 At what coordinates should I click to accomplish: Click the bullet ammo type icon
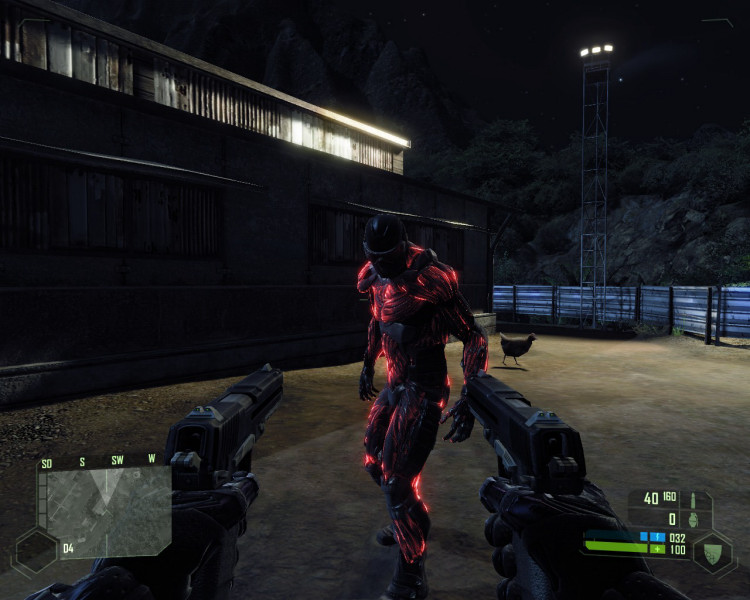(694, 498)
